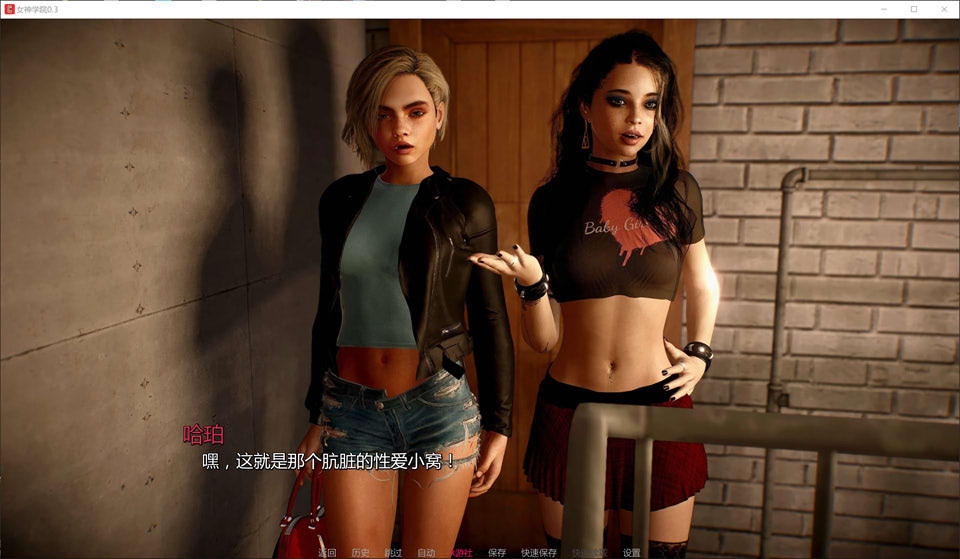Toggle 自动 auto-advance mode
Viewport: 960px width, 559px height.
point(426,552)
